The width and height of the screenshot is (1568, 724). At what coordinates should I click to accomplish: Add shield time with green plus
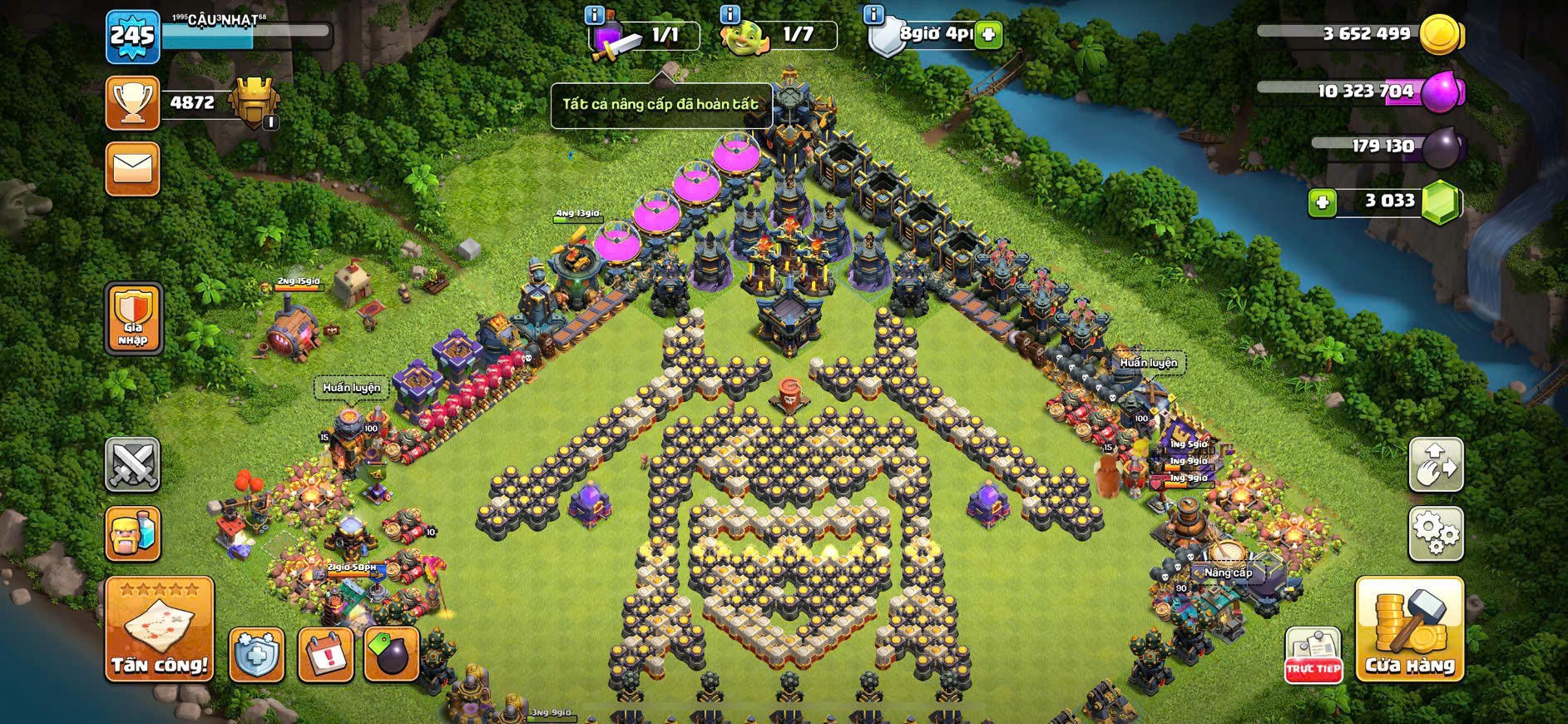[988, 35]
